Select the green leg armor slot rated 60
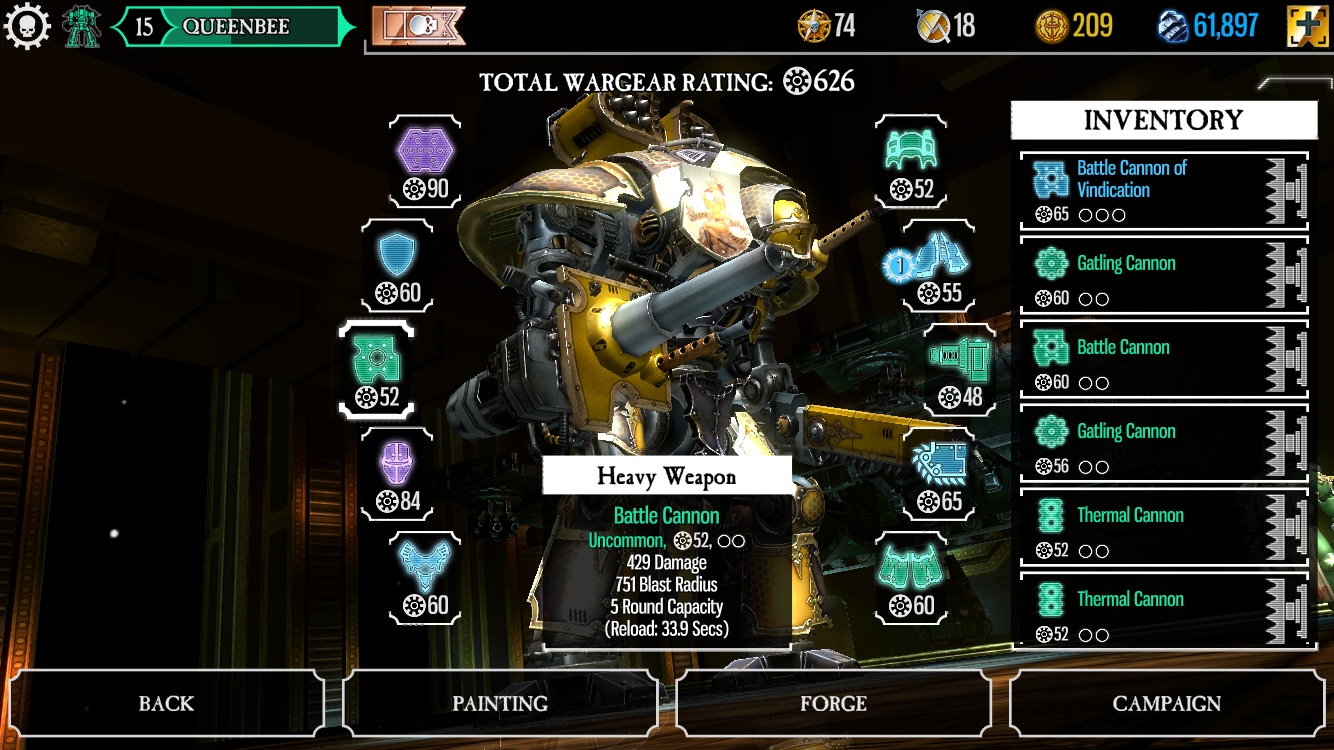The image size is (1334, 750). point(910,579)
